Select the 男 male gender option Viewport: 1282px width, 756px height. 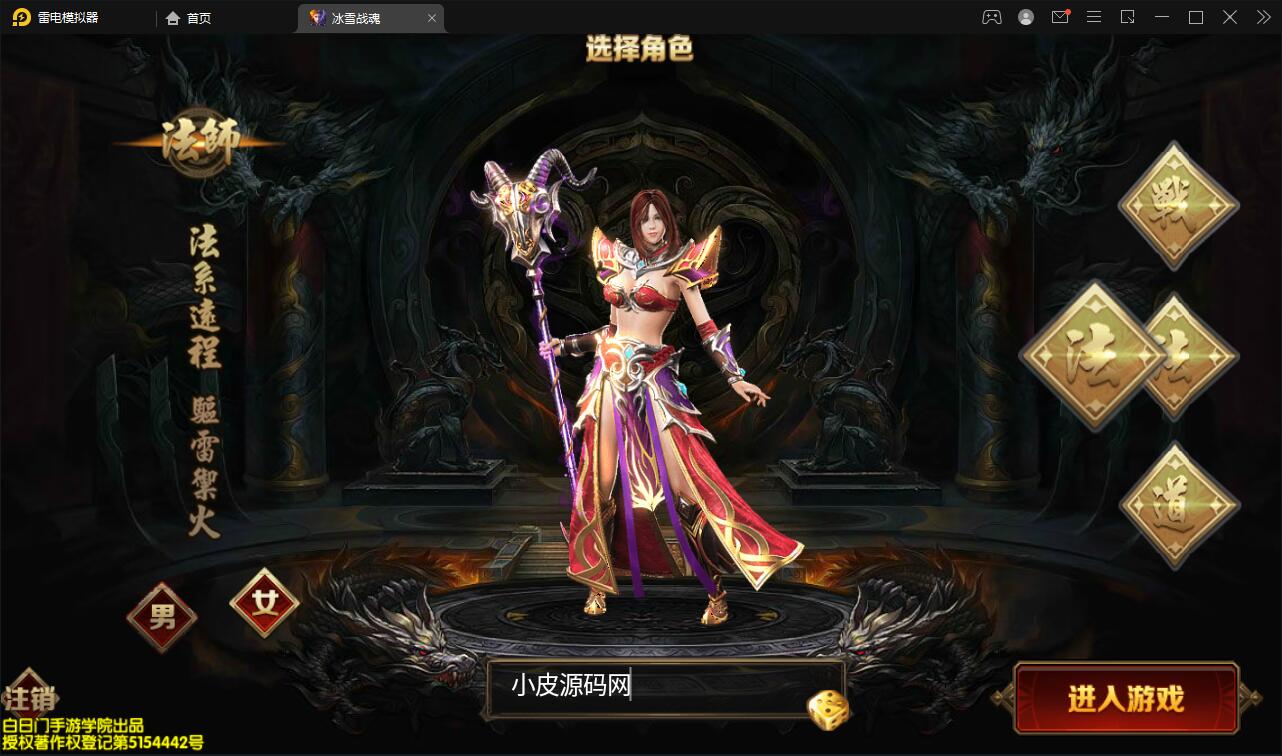[x=161, y=617]
